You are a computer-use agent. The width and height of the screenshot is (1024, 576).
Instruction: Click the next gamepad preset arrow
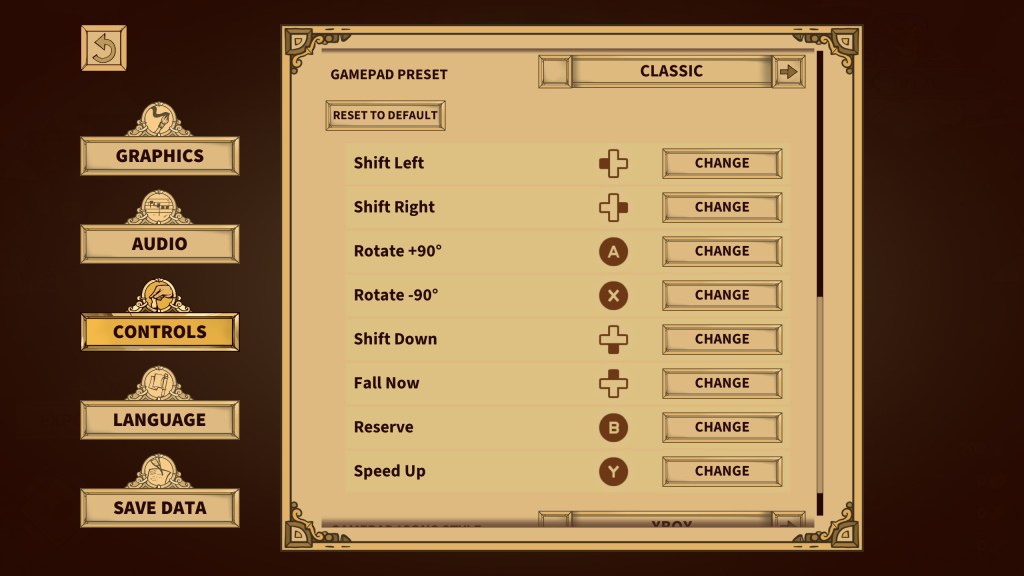click(x=789, y=72)
